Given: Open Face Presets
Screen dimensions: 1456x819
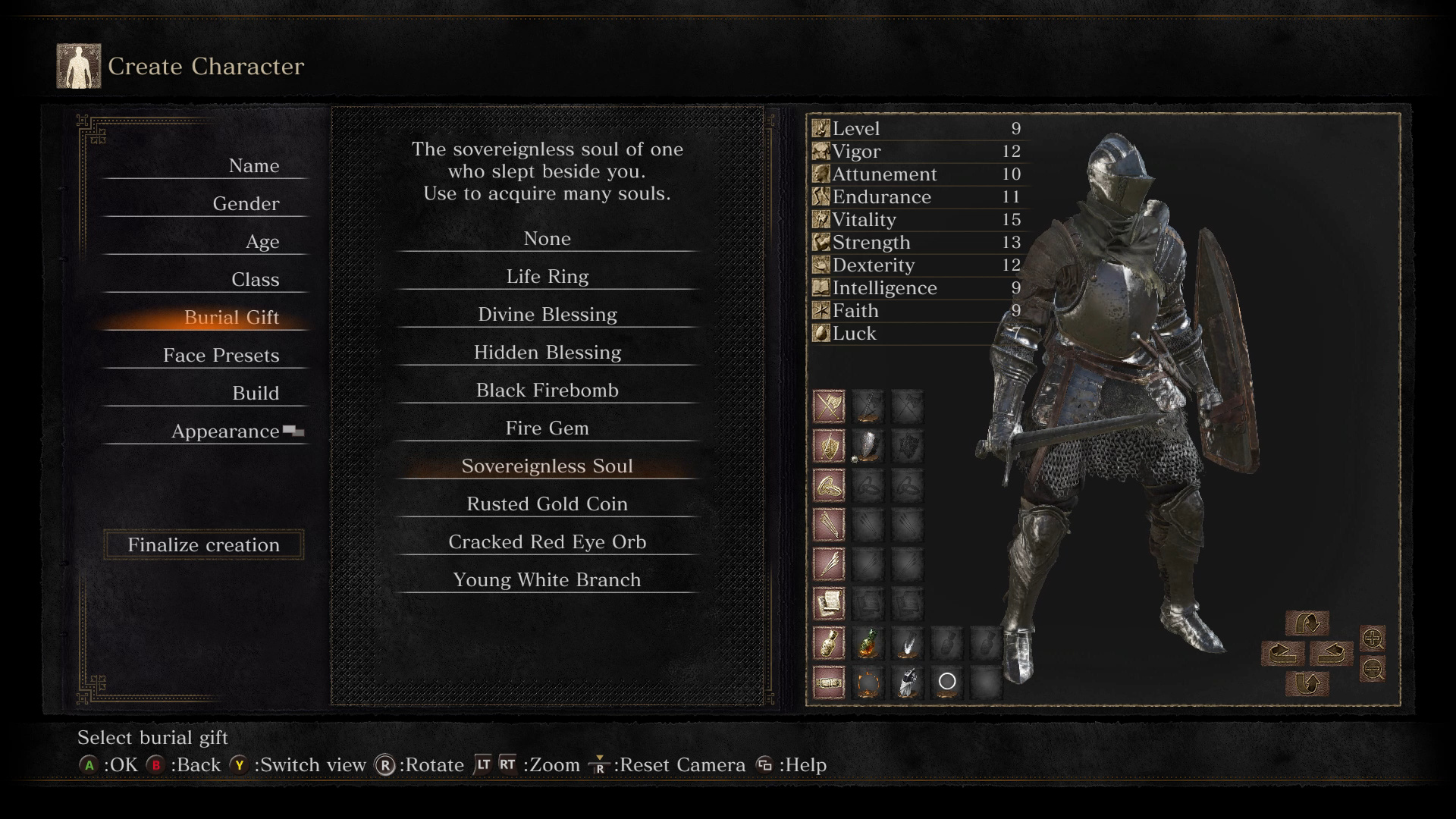Looking at the screenshot, I should (221, 356).
